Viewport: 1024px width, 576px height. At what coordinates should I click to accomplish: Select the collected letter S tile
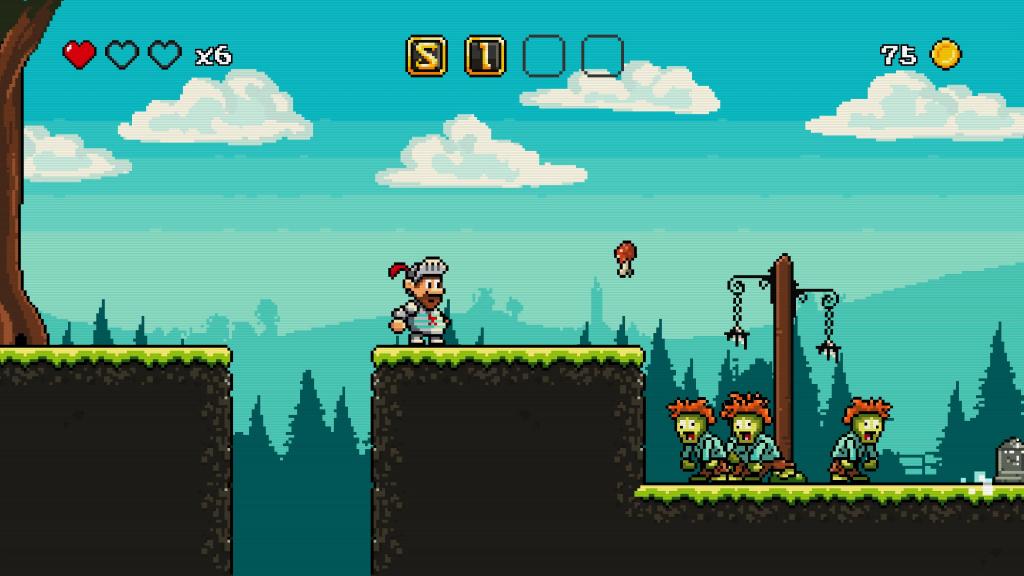[426, 56]
